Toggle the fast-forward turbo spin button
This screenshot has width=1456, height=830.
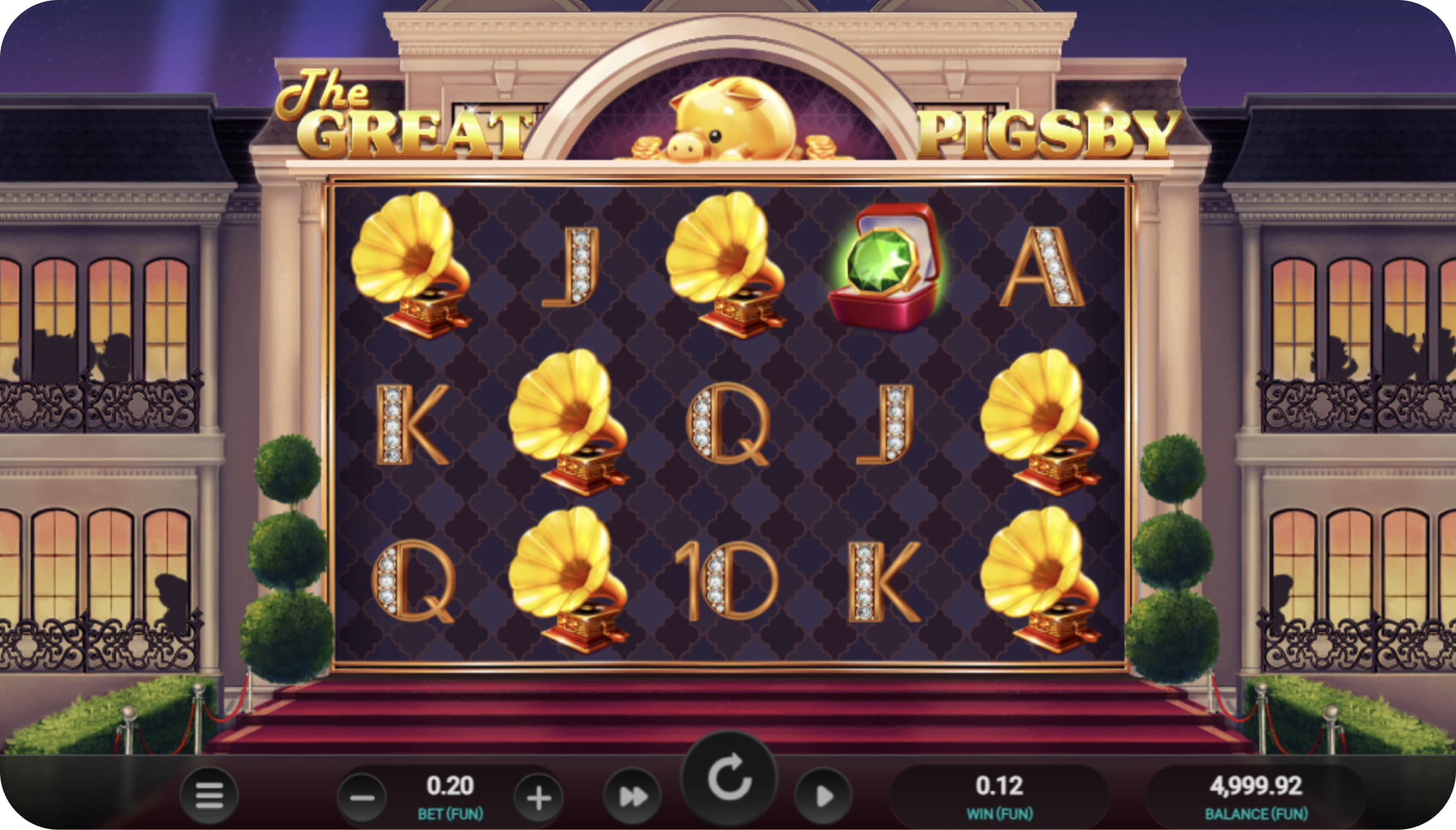632,796
